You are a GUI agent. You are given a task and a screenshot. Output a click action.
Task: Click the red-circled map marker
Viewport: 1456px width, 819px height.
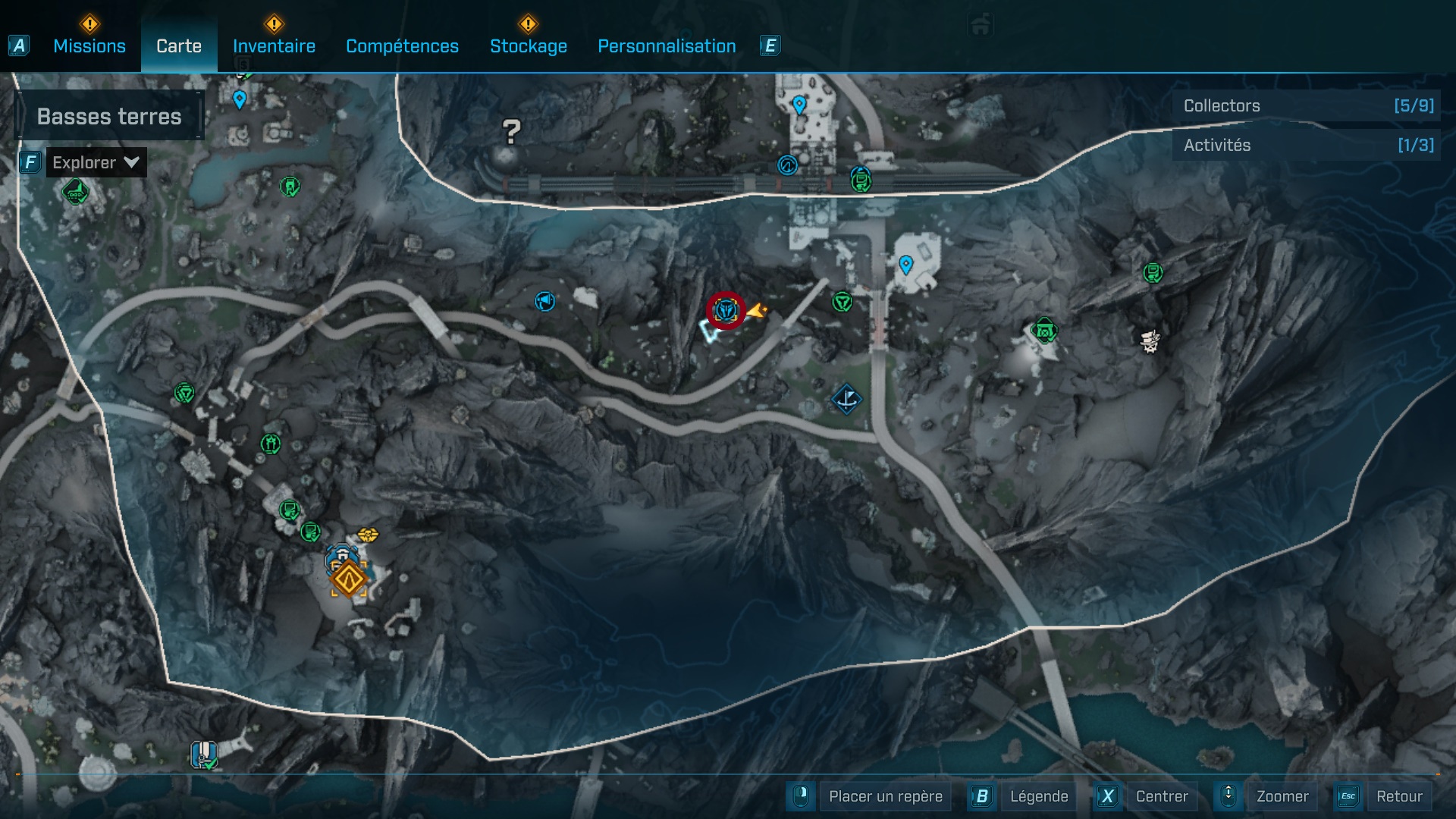(x=726, y=310)
